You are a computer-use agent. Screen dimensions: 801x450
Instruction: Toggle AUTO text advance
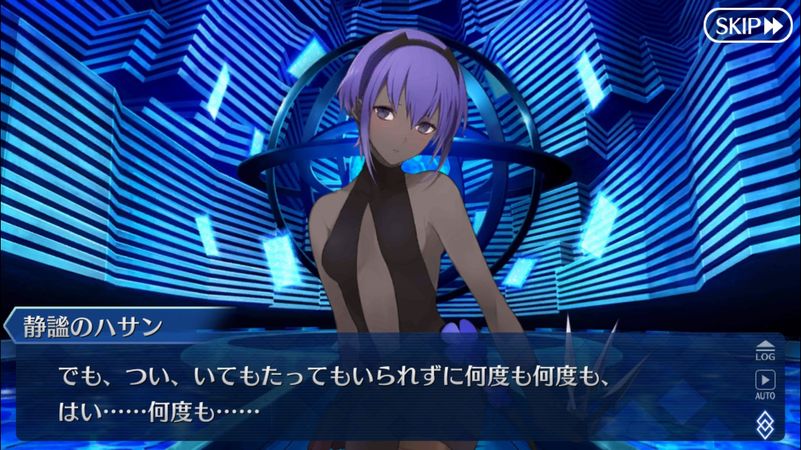(765, 384)
